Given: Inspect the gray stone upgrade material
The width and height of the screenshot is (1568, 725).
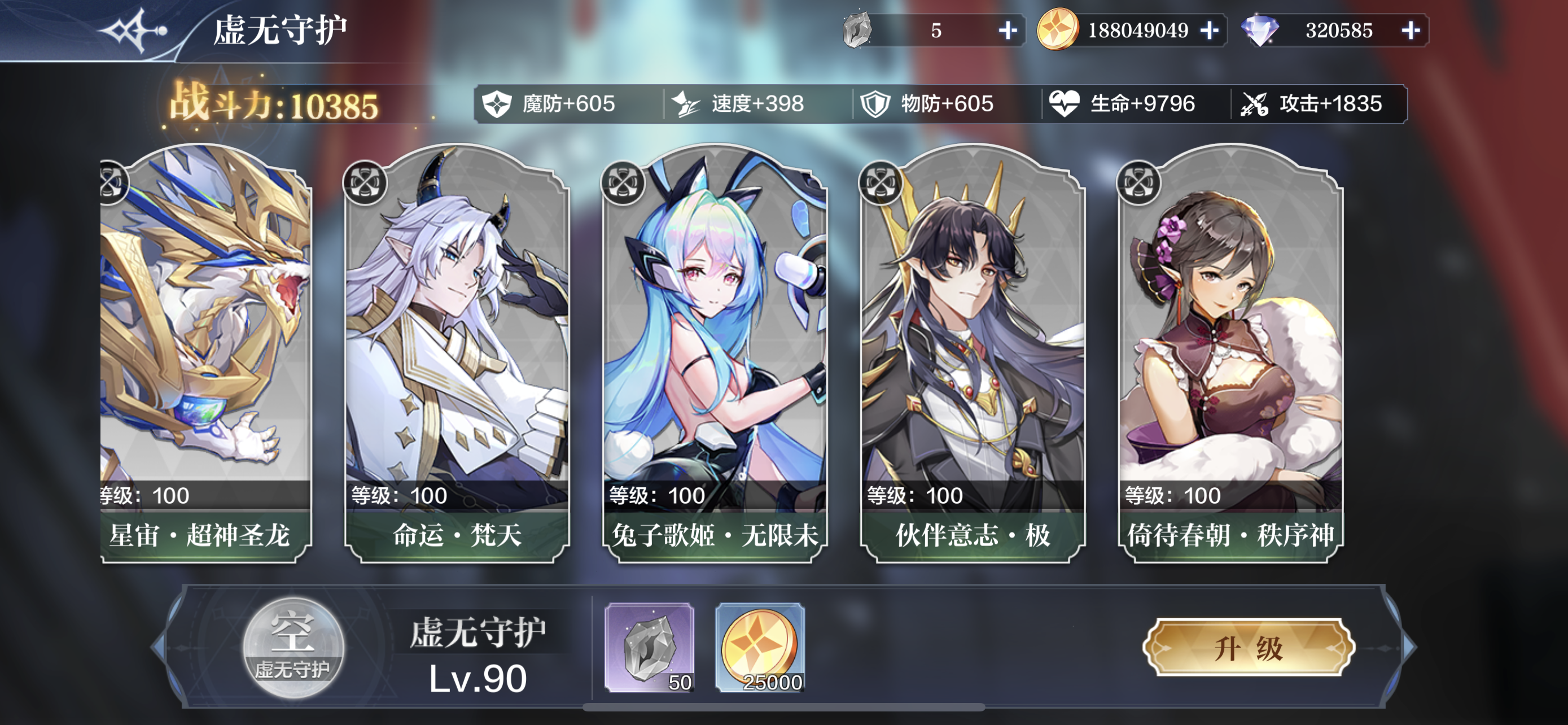Looking at the screenshot, I should (650, 648).
